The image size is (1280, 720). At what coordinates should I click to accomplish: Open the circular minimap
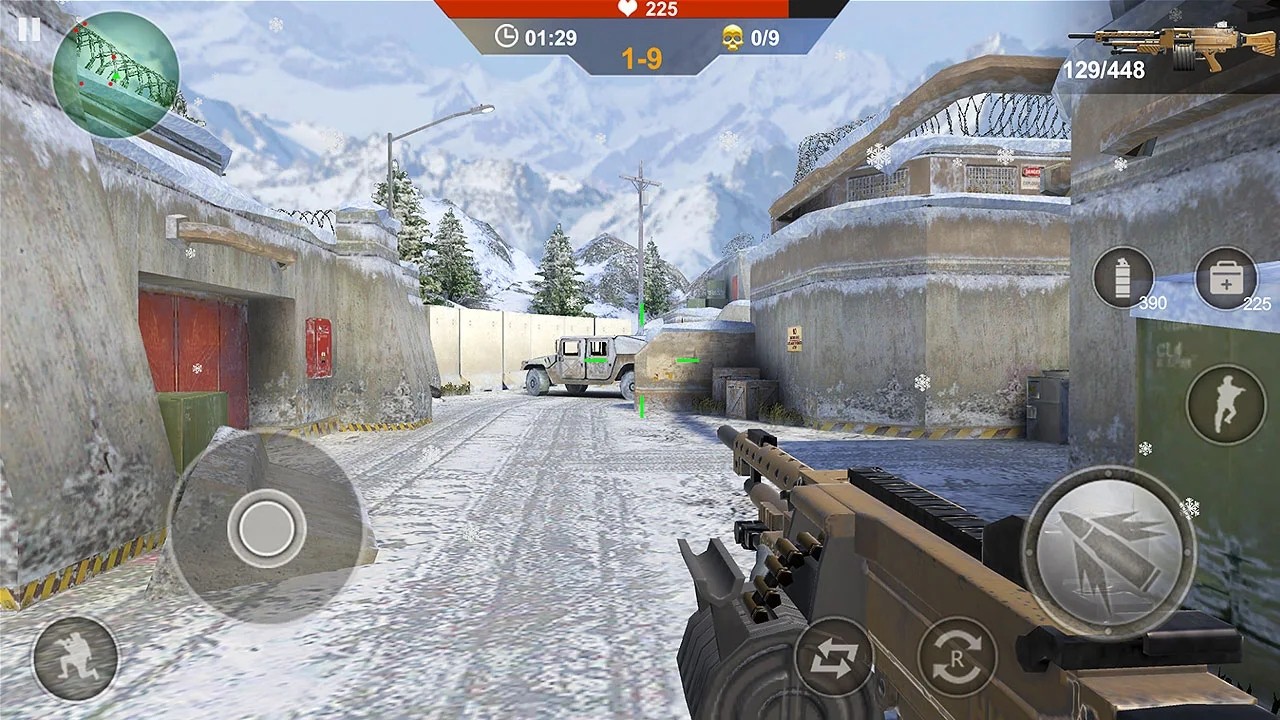[x=115, y=74]
